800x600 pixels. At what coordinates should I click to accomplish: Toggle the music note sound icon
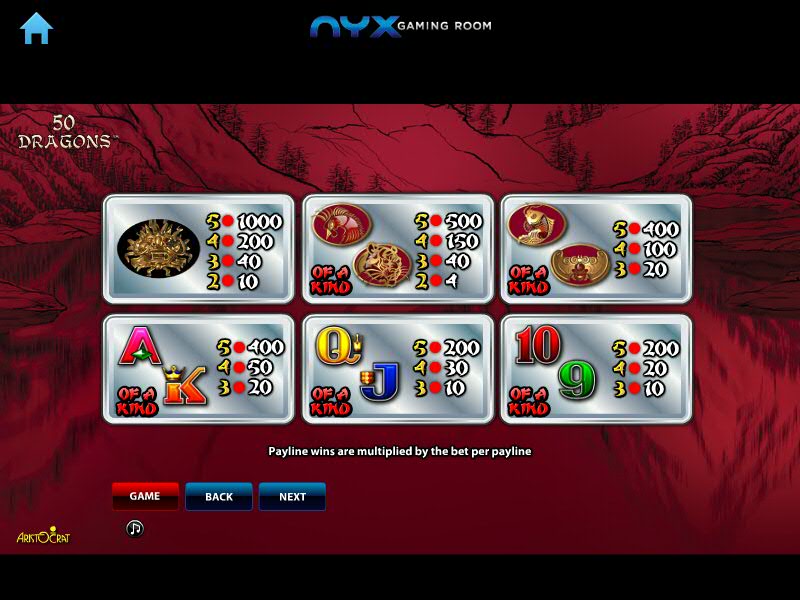pyautogui.click(x=135, y=528)
